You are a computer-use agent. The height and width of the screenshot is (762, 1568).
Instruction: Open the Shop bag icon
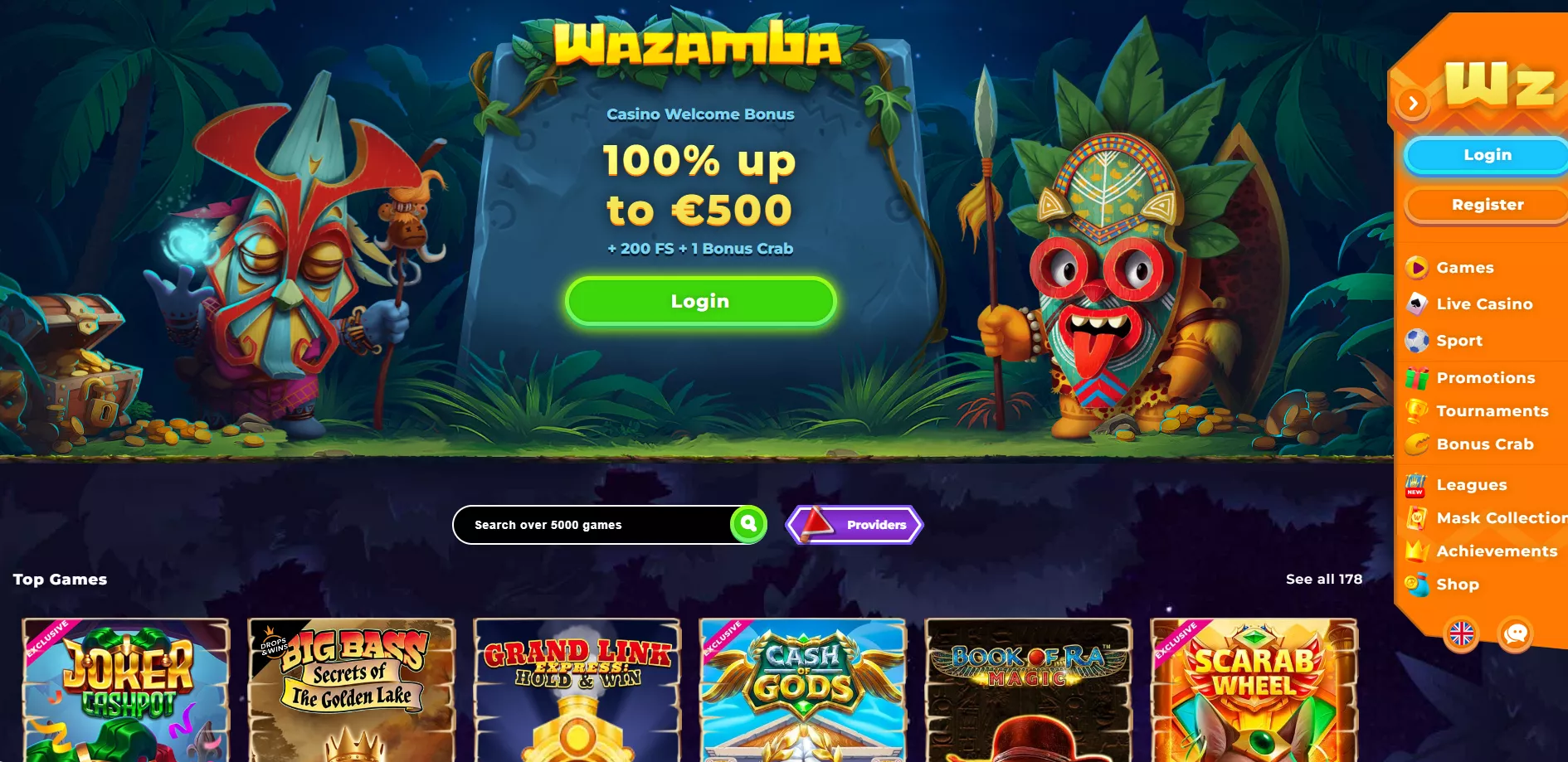(x=1416, y=585)
